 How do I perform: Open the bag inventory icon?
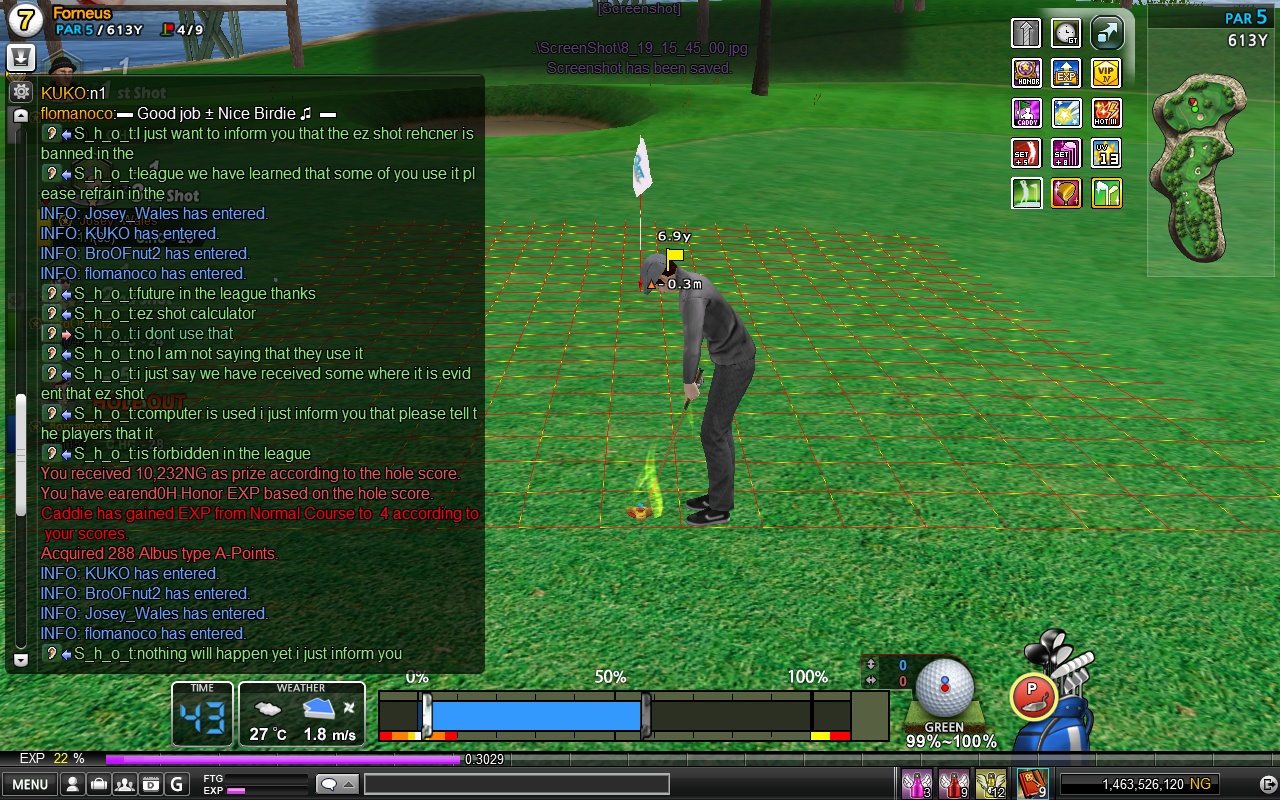(x=99, y=784)
